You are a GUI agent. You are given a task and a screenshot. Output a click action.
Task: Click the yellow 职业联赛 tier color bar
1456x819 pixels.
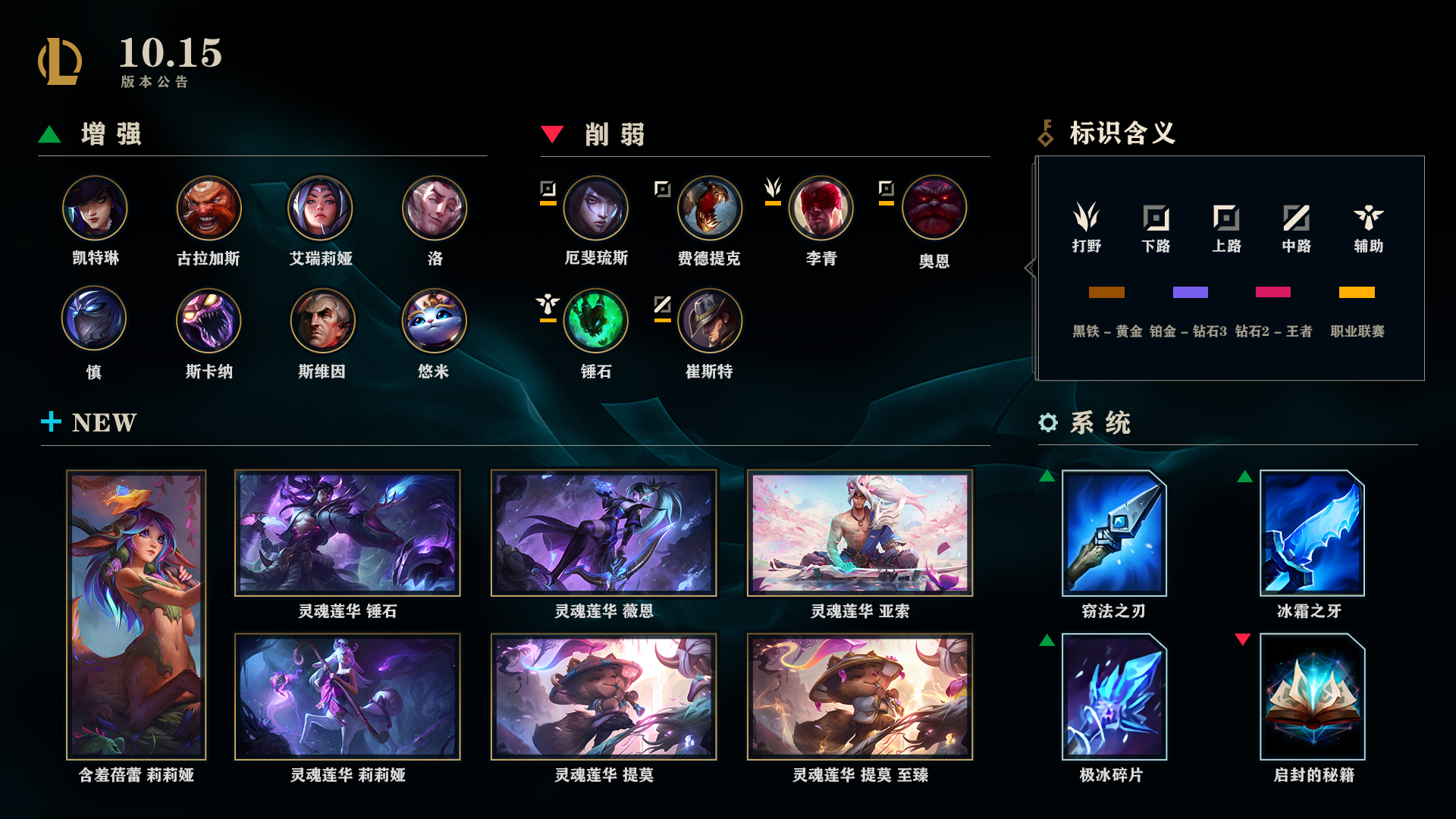[x=1355, y=291]
